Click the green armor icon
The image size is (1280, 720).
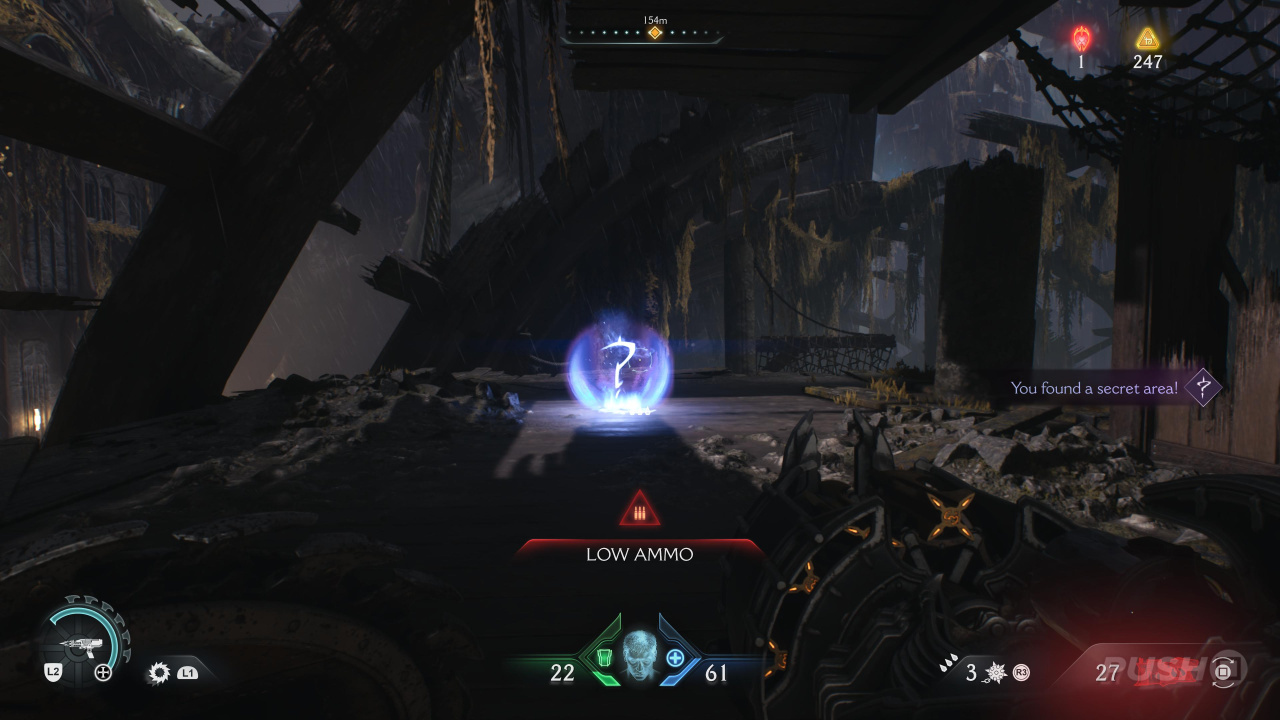pyautogui.click(x=604, y=657)
